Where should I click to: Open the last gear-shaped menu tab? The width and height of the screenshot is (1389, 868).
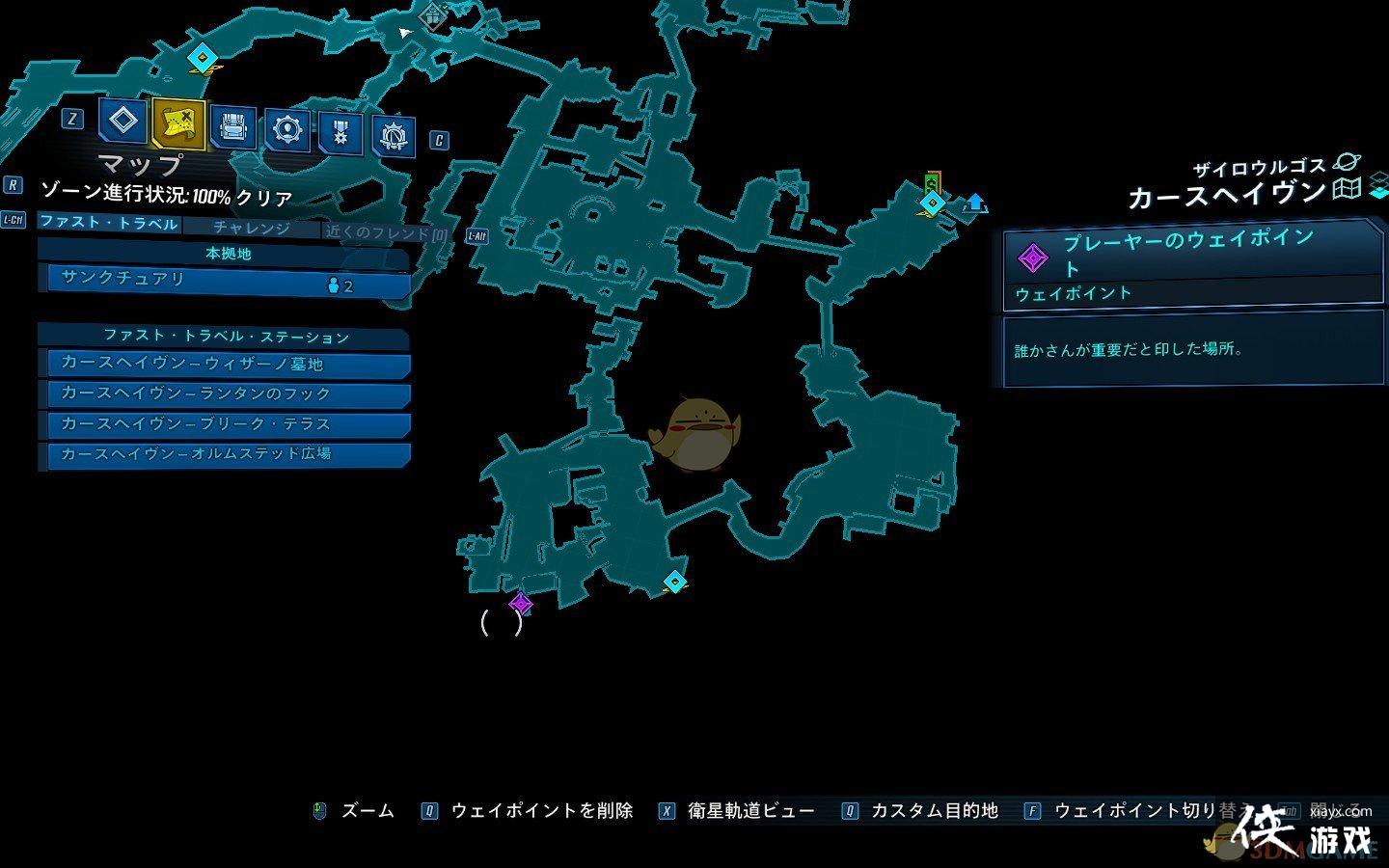click(393, 137)
